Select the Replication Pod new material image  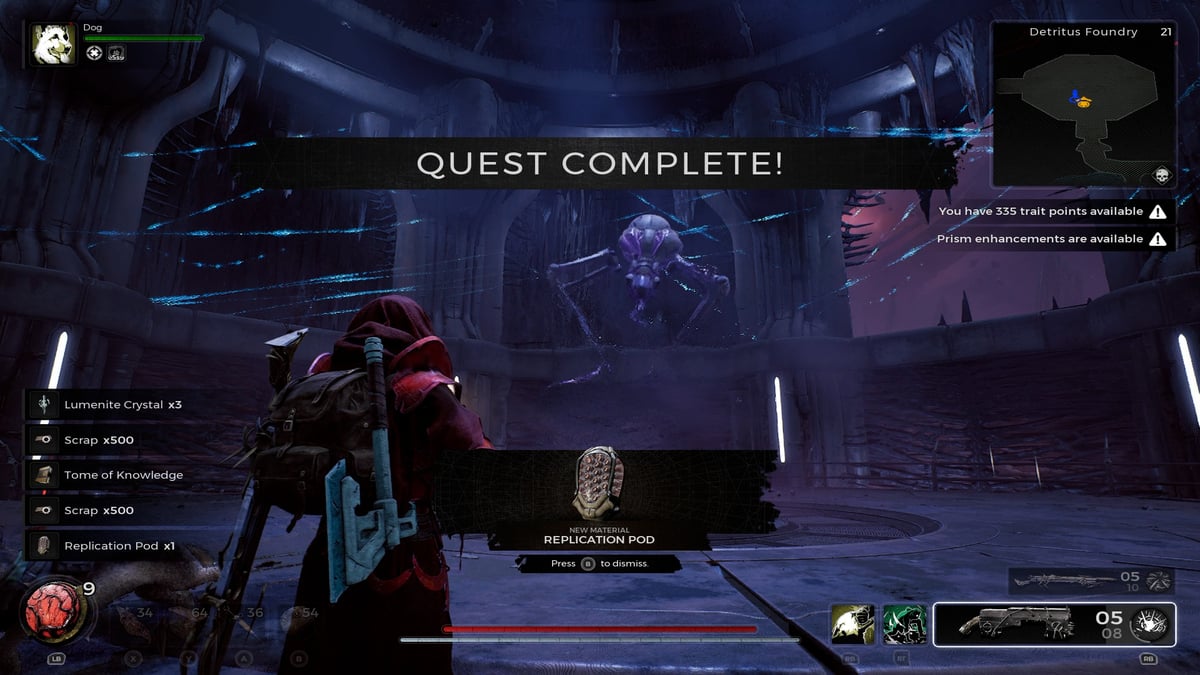597,483
